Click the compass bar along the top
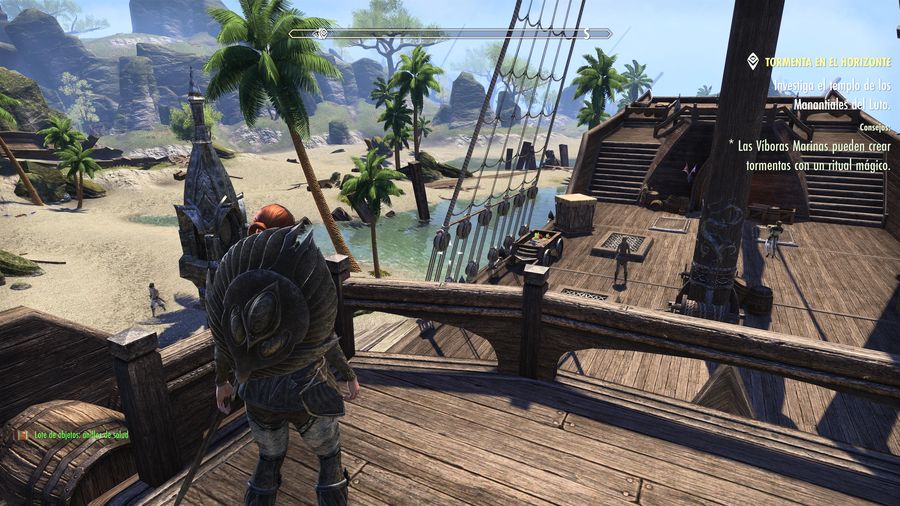The width and height of the screenshot is (900, 506). pyautogui.click(x=450, y=33)
